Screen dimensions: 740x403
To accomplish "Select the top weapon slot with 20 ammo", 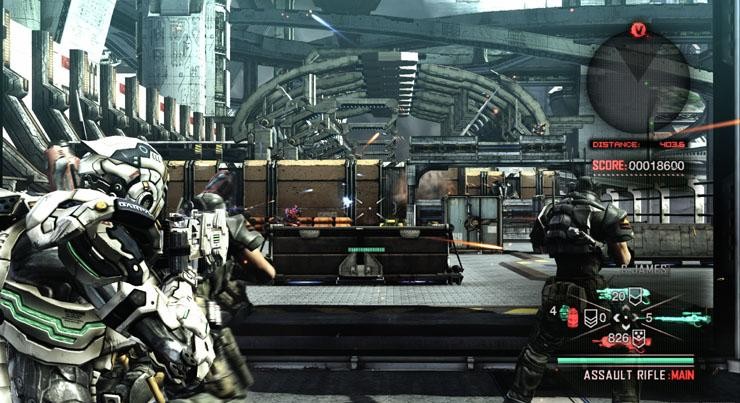I will pos(627,296).
